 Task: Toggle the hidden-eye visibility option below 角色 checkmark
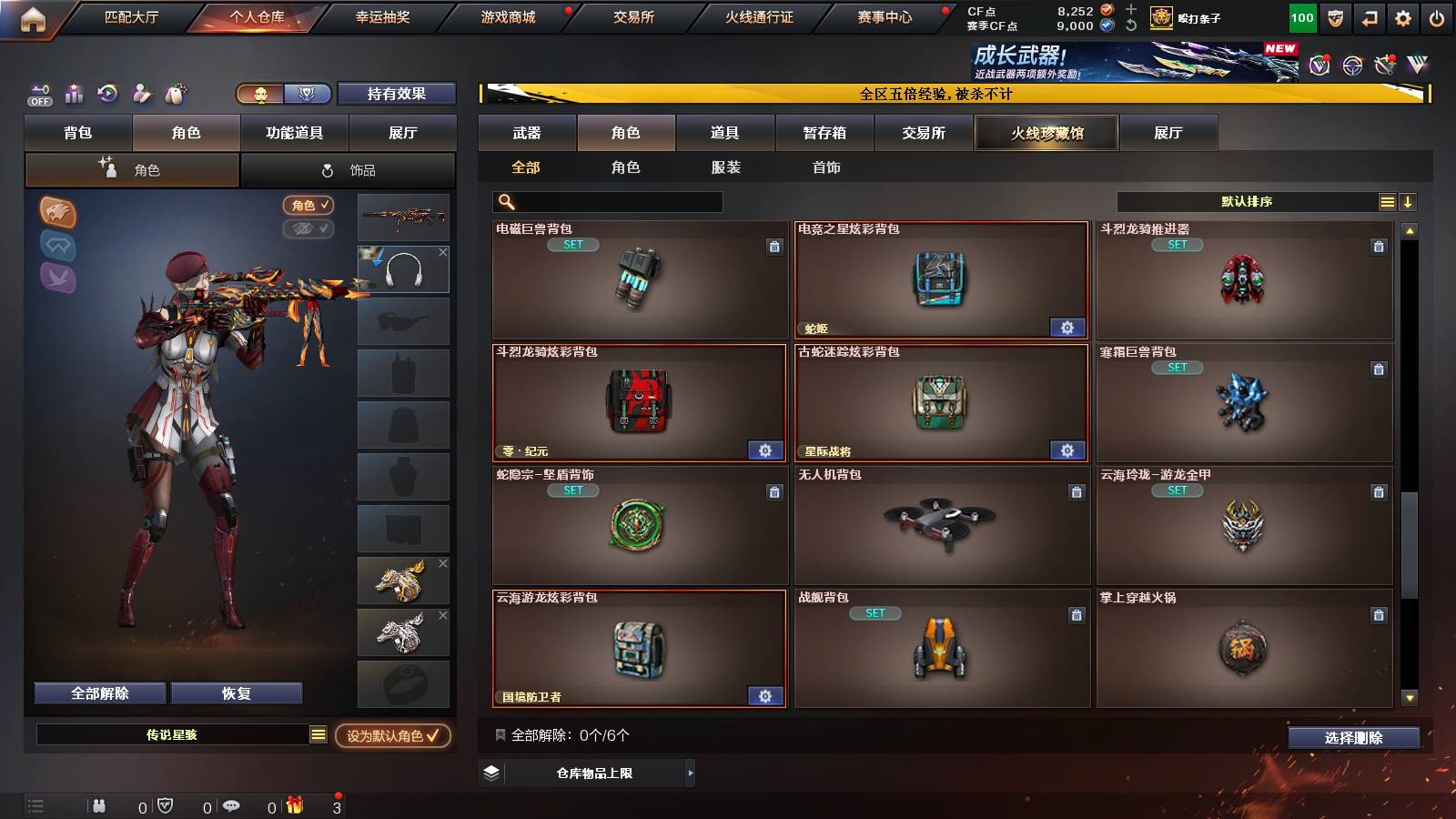tap(309, 229)
